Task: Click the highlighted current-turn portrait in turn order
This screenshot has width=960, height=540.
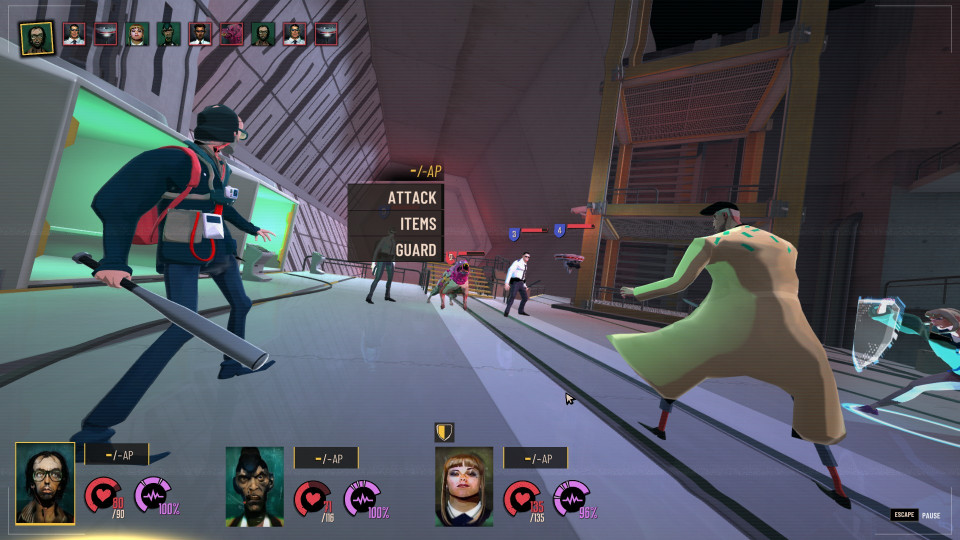Action: 37,34
